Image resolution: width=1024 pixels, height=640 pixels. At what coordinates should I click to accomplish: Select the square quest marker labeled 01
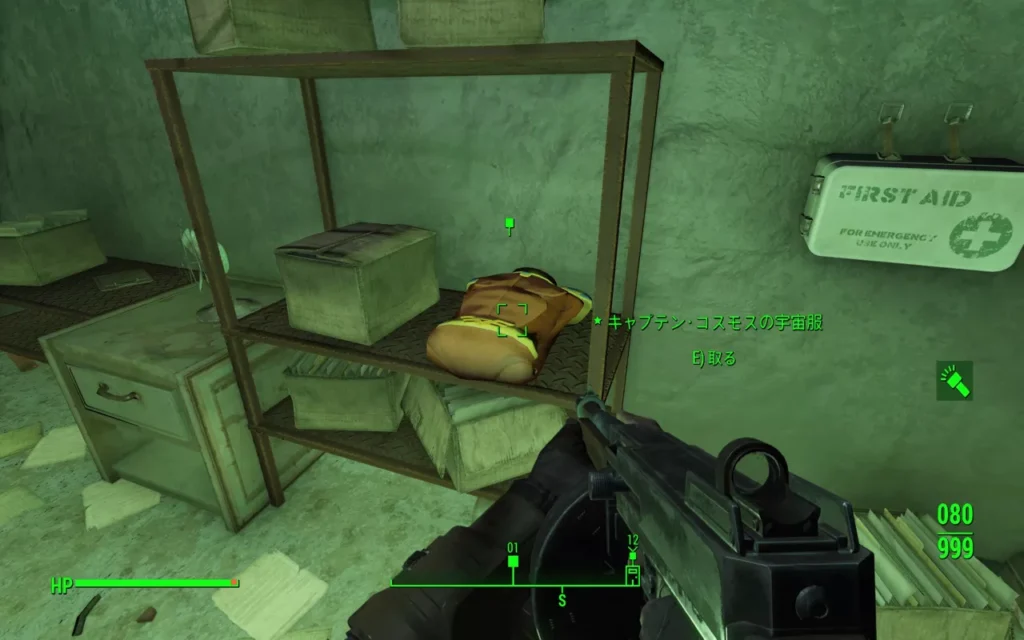tap(513, 562)
